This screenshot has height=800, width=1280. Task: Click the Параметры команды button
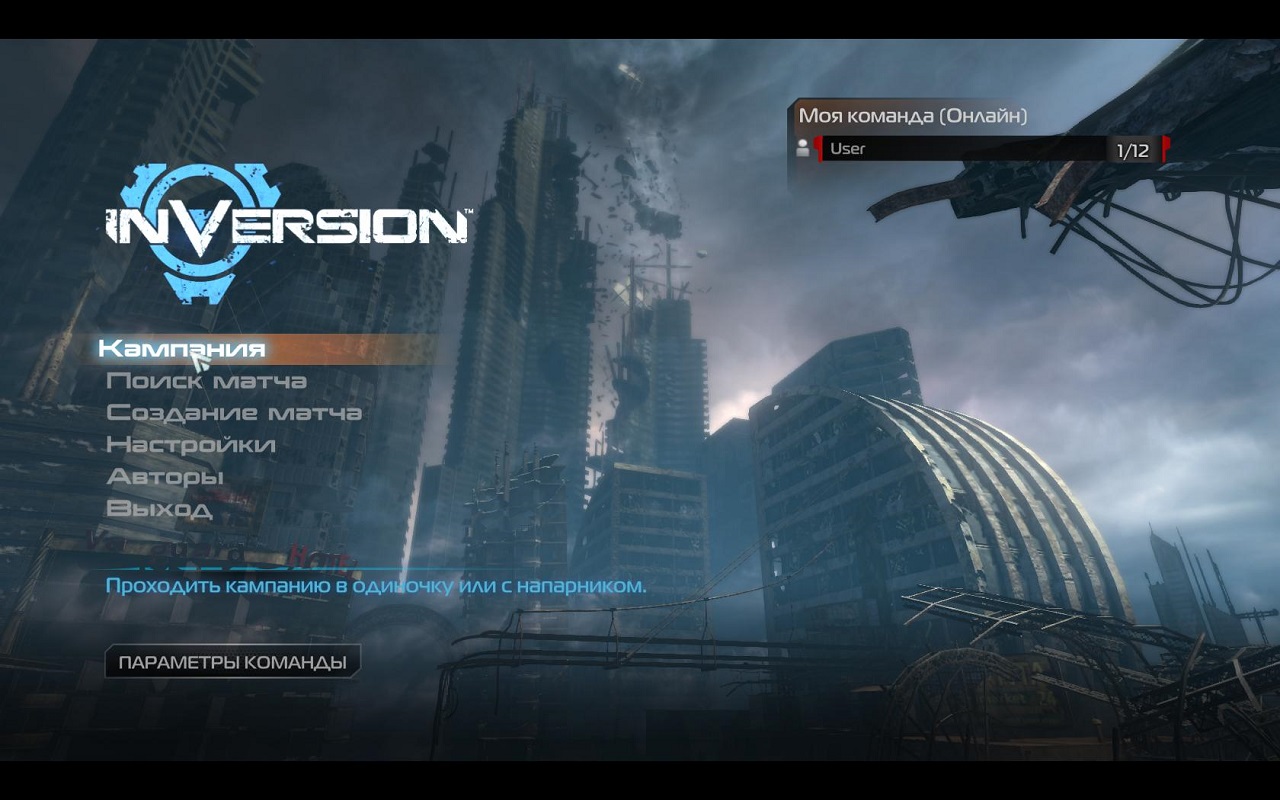[x=232, y=662]
